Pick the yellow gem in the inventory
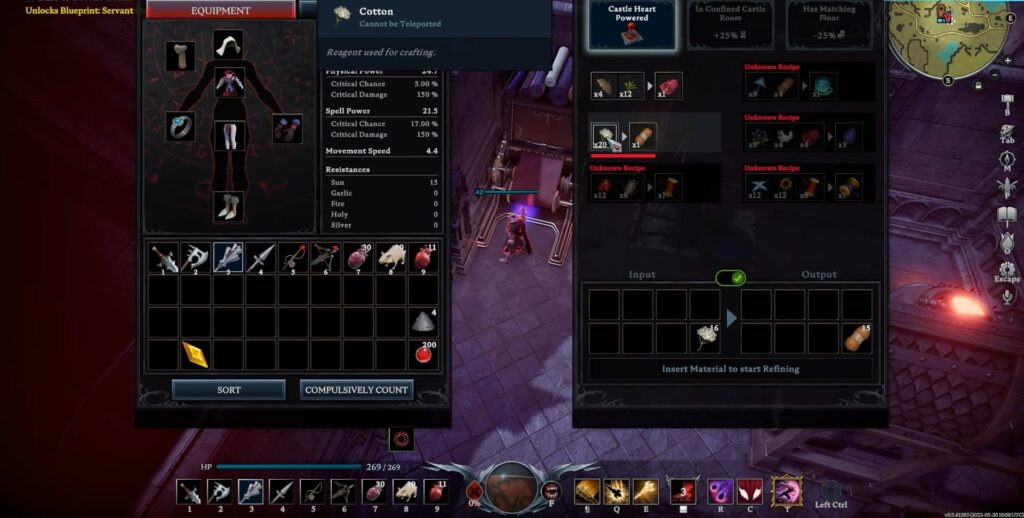Image resolution: width=1024 pixels, height=518 pixels. pyautogui.click(x=195, y=354)
